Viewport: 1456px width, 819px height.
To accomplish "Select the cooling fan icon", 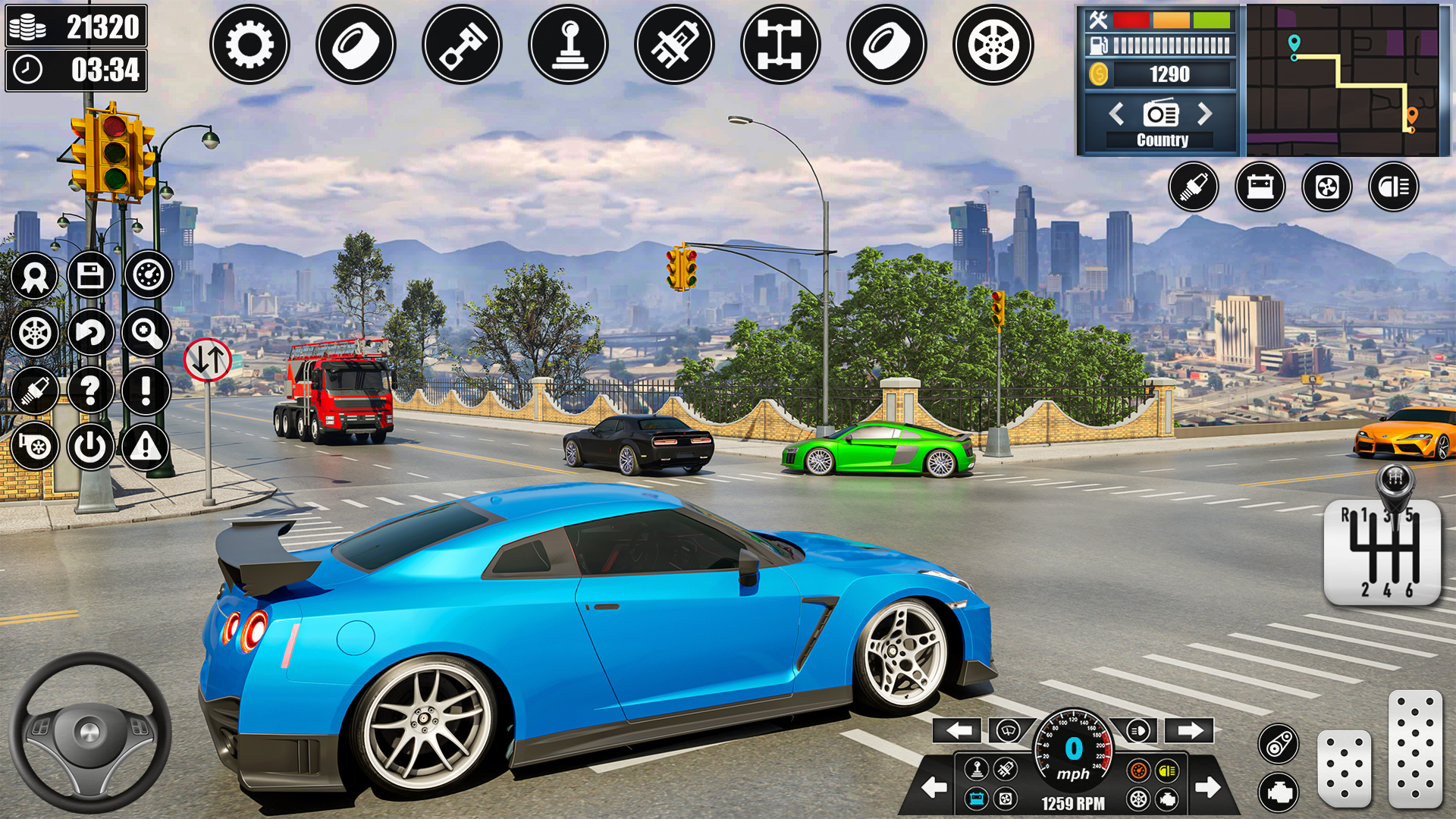I will tap(1326, 187).
